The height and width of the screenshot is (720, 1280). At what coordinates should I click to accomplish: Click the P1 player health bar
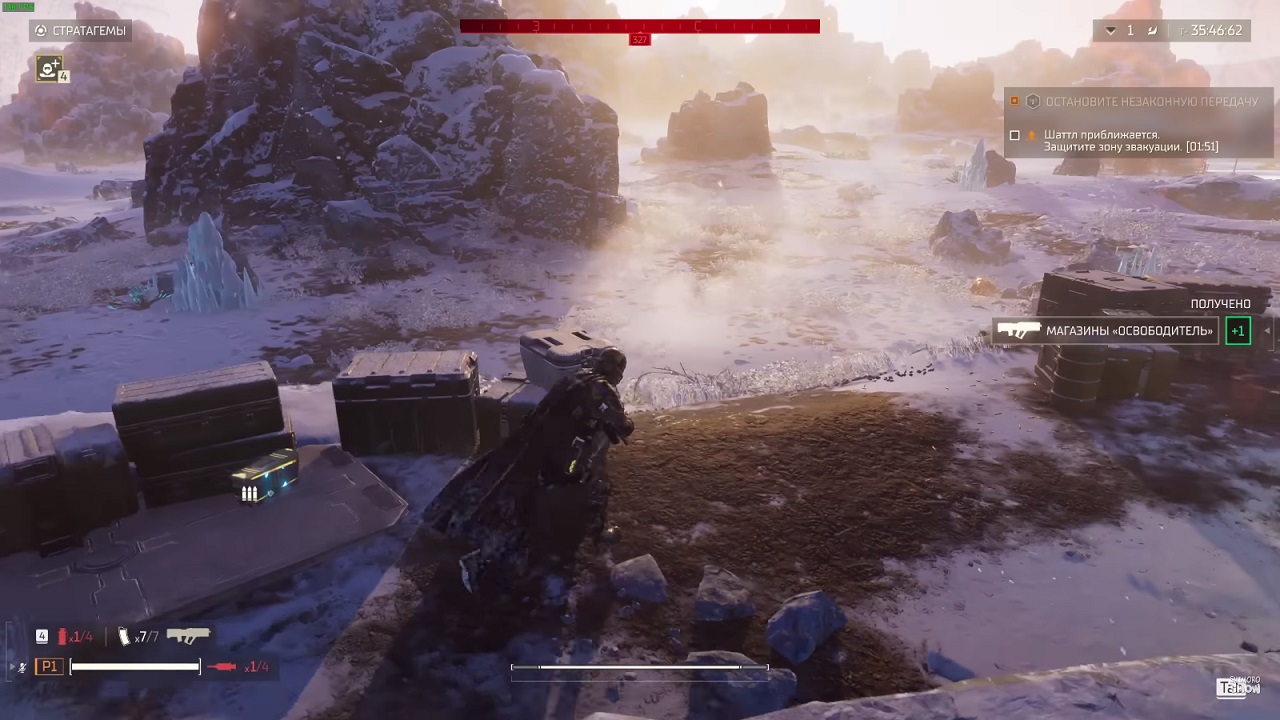(x=135, y=666)
